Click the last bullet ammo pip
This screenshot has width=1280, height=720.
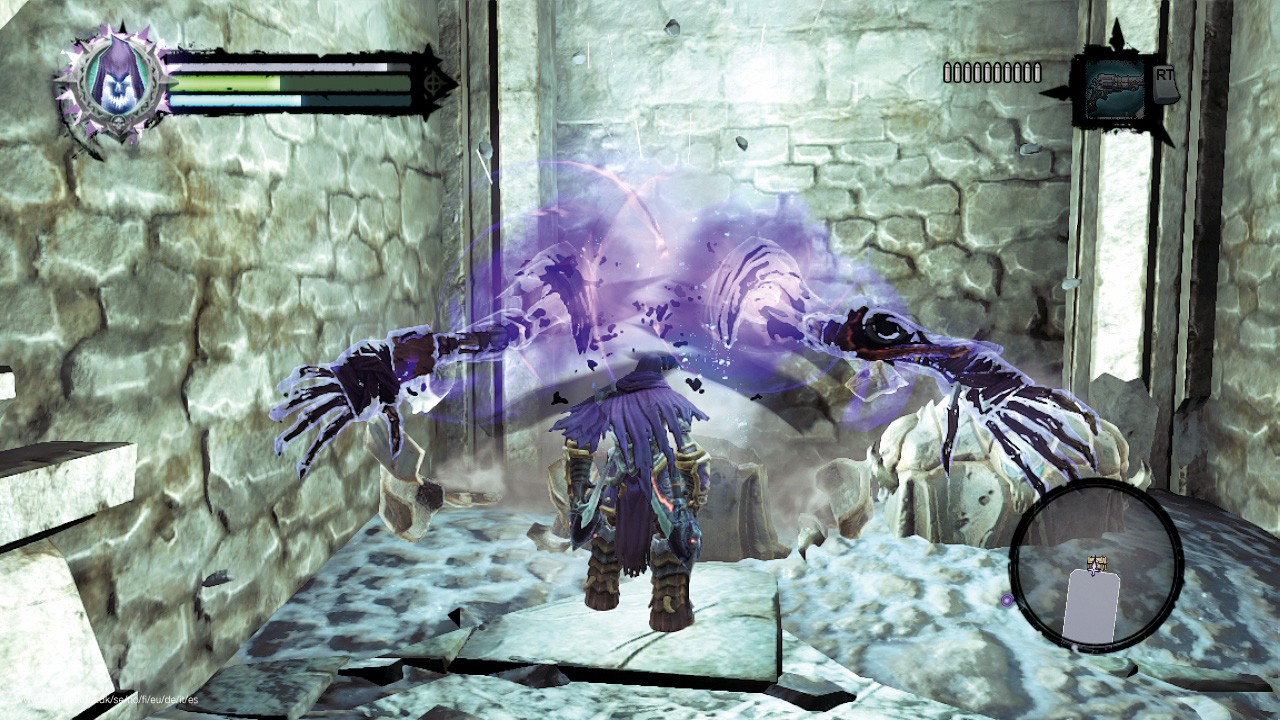1037,72
